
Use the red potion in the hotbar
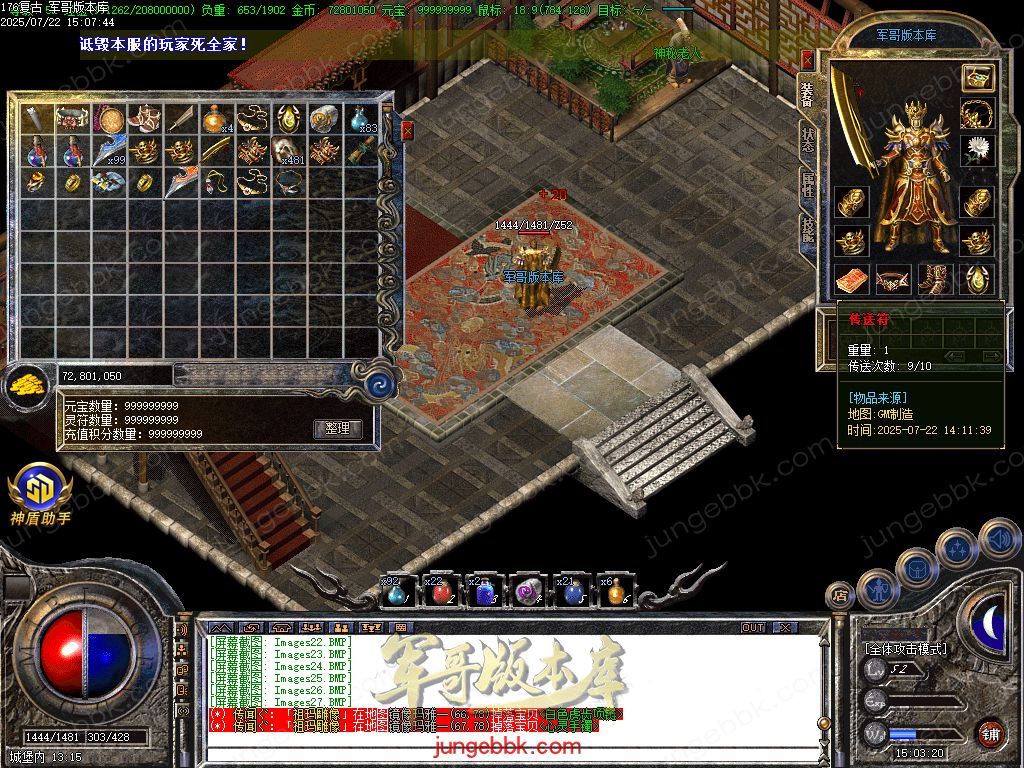click(x=441, y=593)
